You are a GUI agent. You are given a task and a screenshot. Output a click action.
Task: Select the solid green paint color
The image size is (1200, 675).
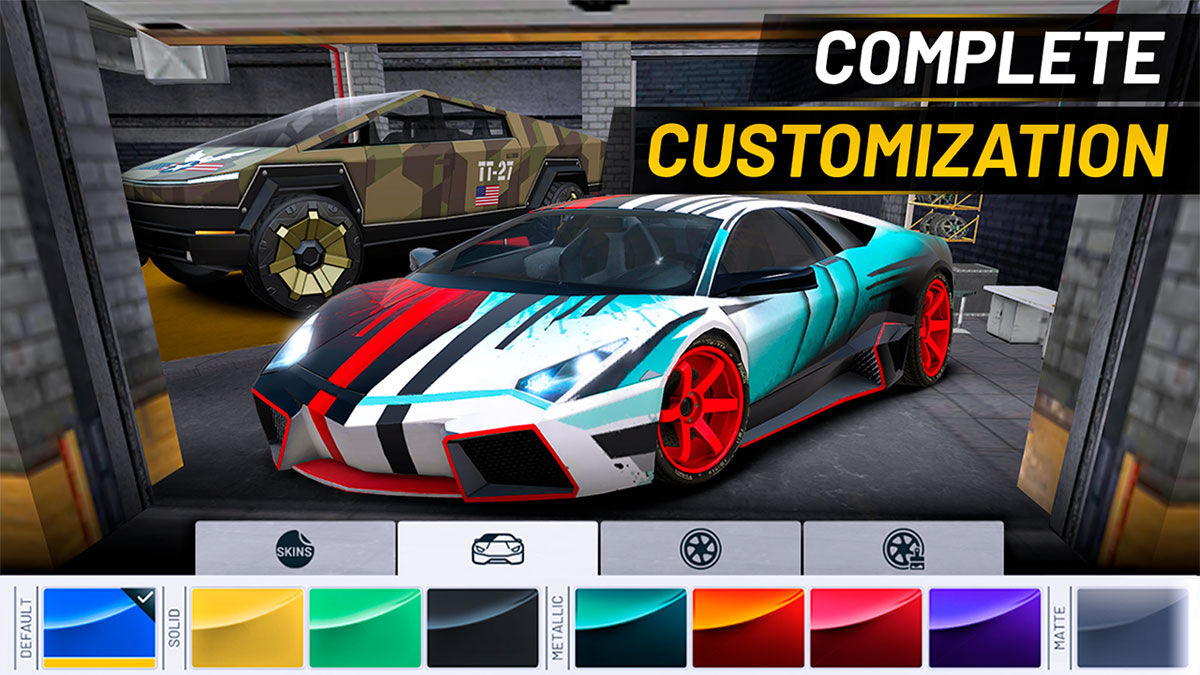click(x=365, y=627)
